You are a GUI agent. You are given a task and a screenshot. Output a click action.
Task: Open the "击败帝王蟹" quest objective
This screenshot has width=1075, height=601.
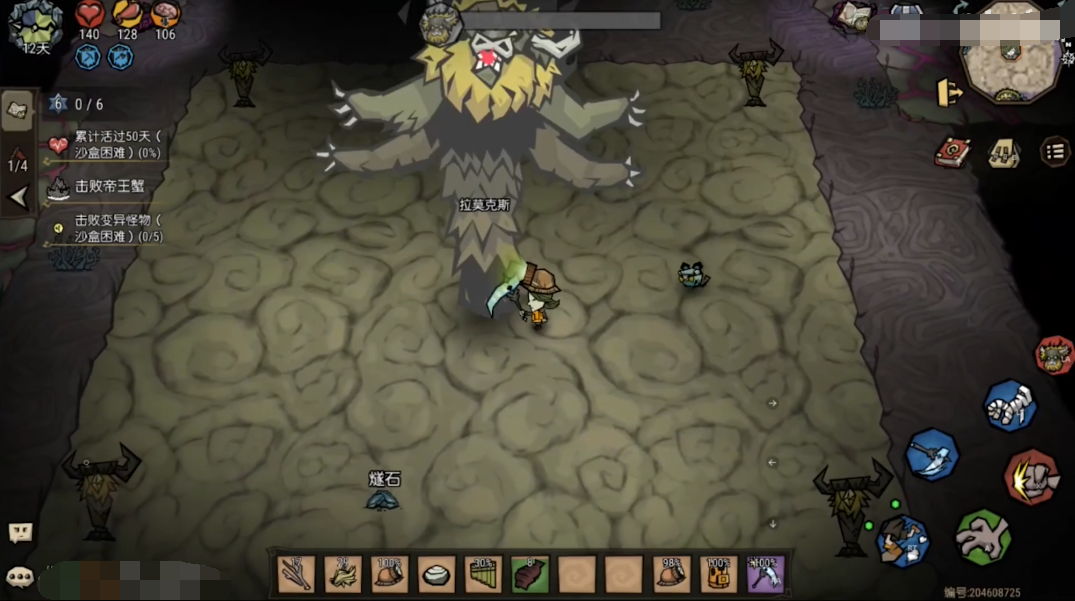tap(108, 187)
